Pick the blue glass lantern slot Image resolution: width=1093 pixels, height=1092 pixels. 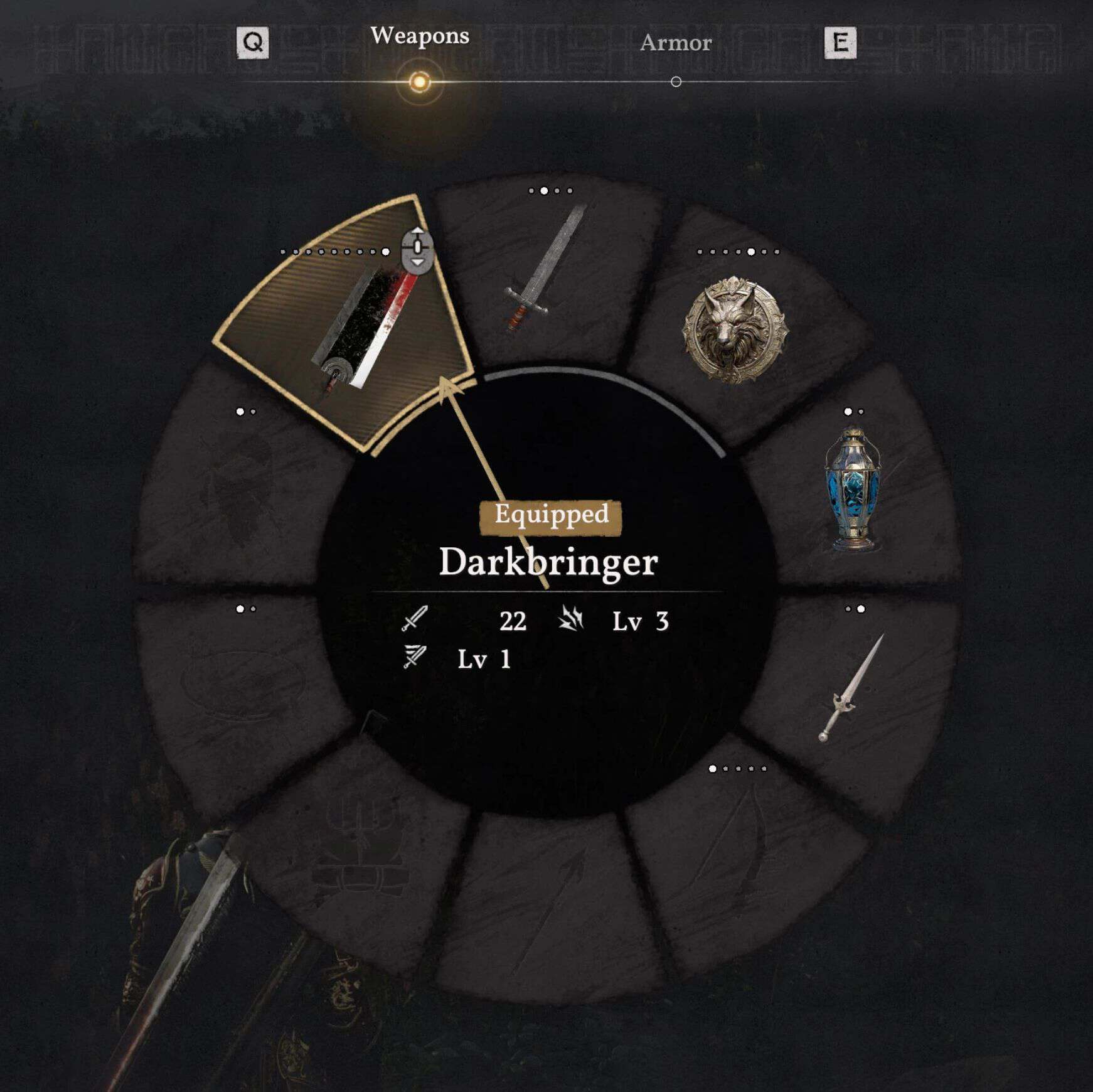852,488
